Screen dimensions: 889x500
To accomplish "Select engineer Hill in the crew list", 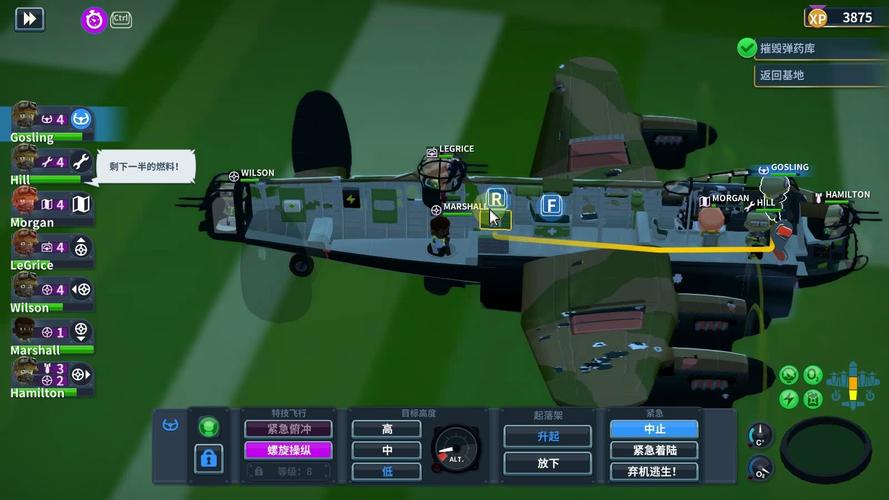I will 25,162.
